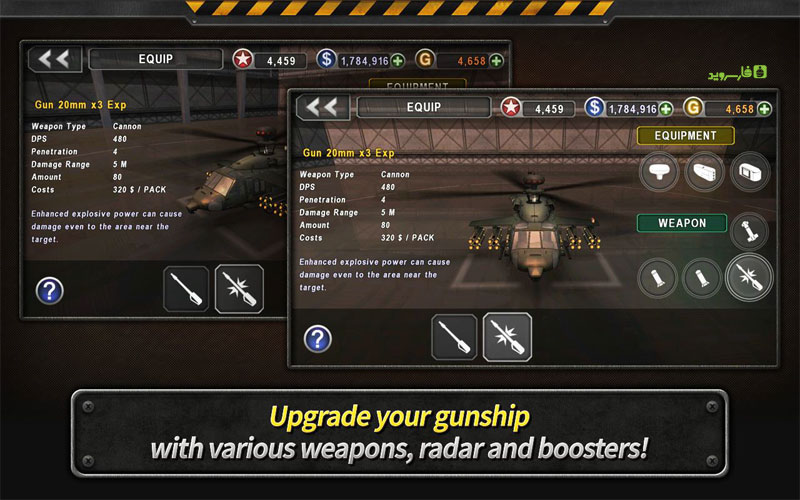This screenshot has width=800, height=500.
Task: Open help in the foreground window
Action: coord(318,339)
